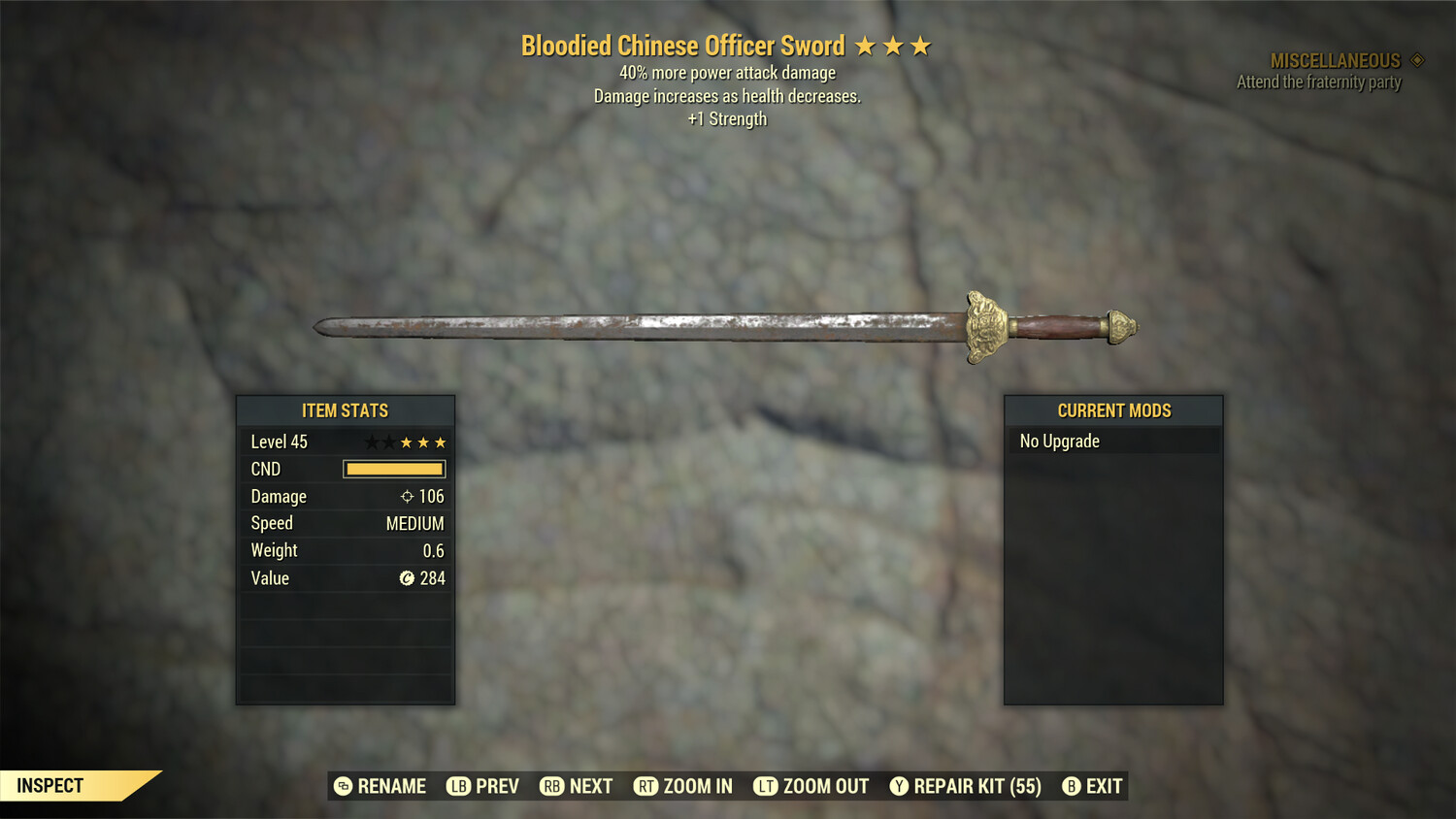Exit the inspect screen
Image resolution: width=1456 pixels, height=819 pixels.
1093,786
